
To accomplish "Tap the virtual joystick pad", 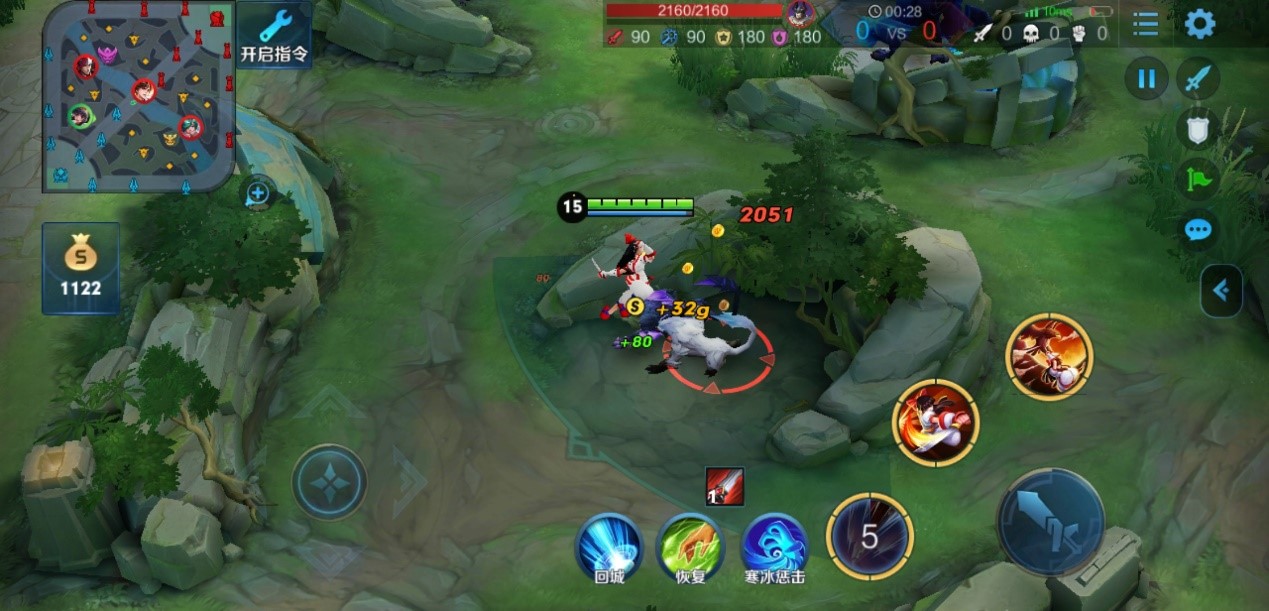I will tap(329, 481).
